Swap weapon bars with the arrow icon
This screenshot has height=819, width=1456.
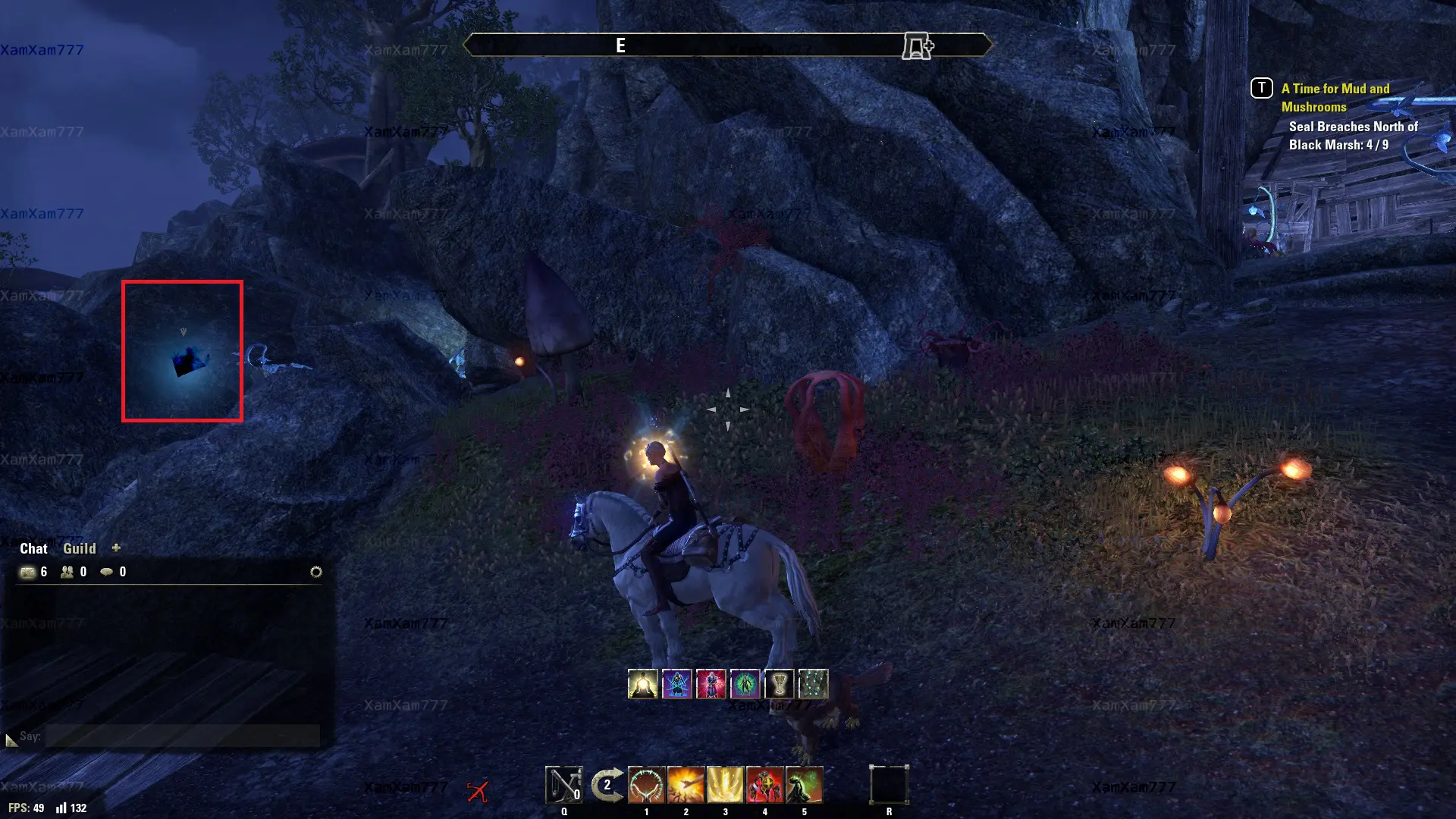pyautogui.click(x=607, y=785)
